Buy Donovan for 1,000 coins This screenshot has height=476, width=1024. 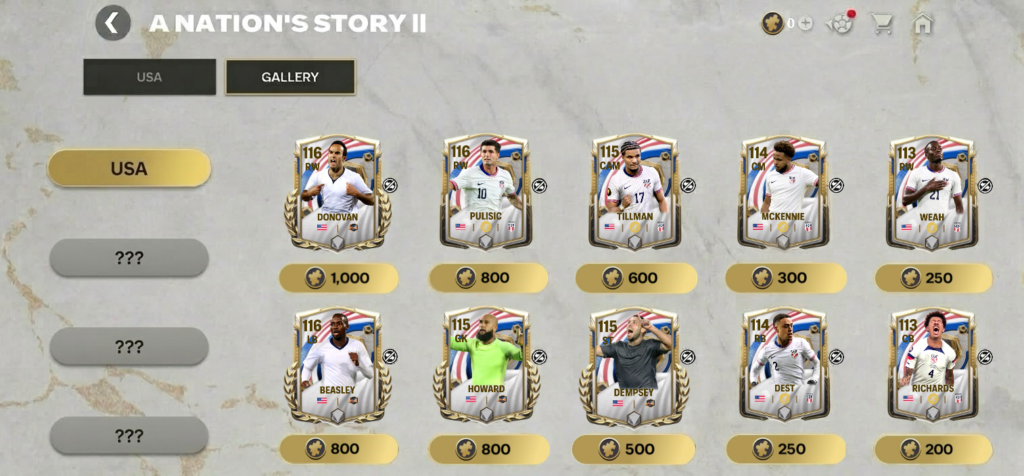pyautogui.click(x=338, y=278)
